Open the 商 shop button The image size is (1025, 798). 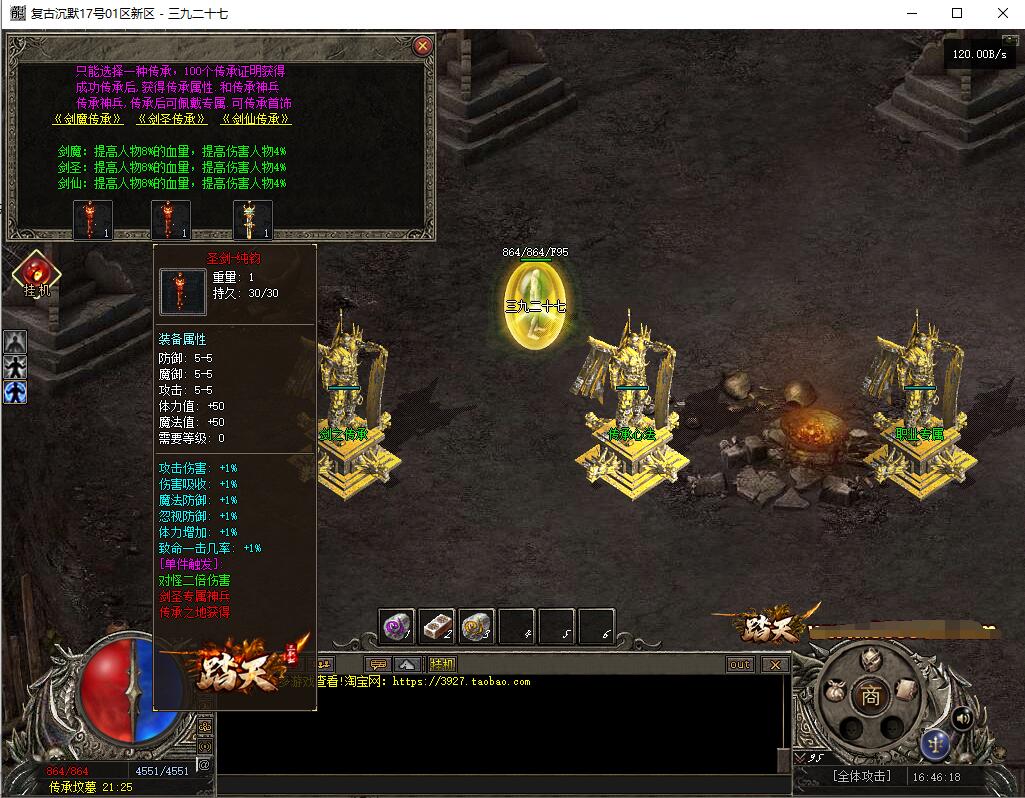tap(871, 698)
